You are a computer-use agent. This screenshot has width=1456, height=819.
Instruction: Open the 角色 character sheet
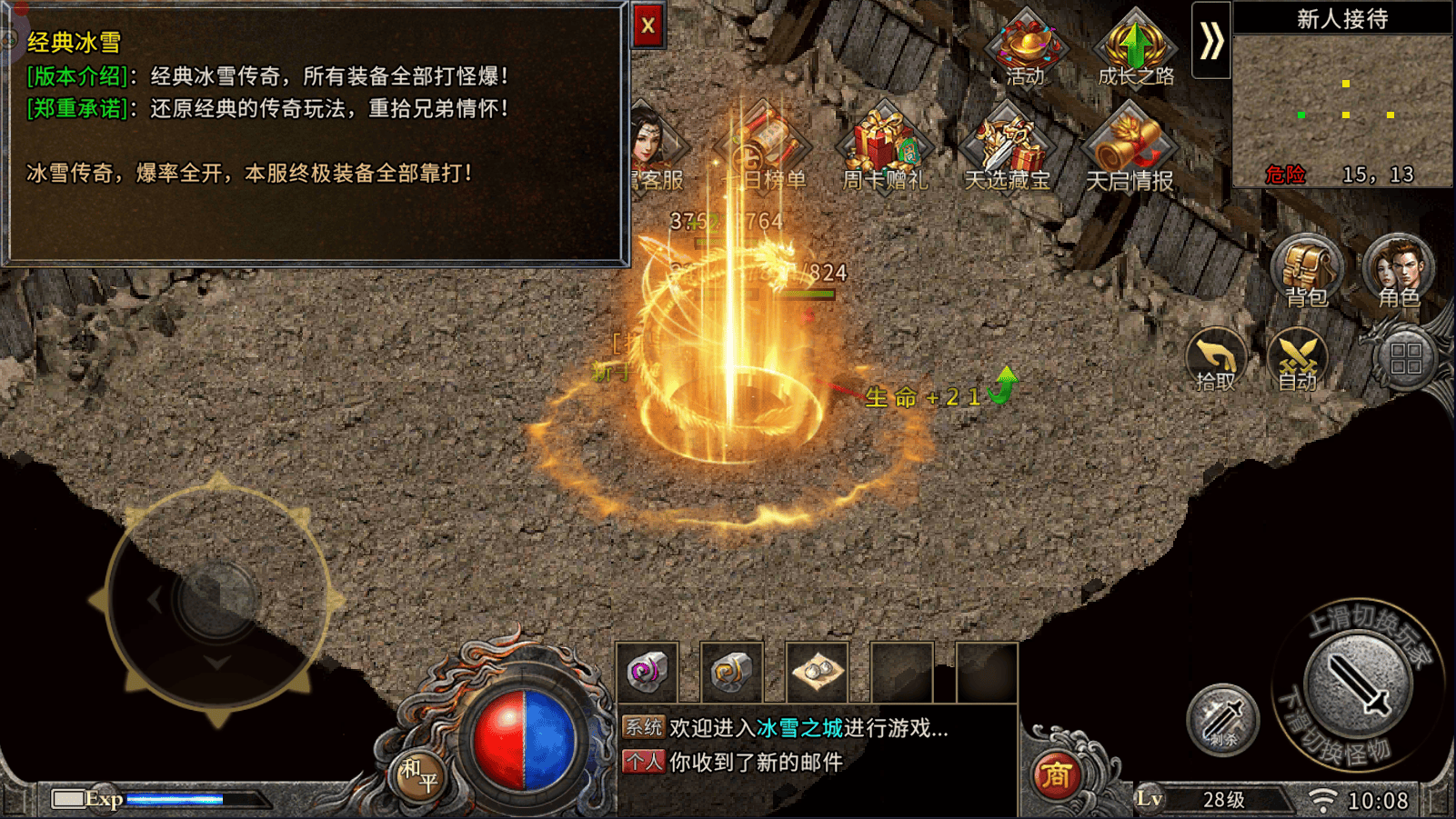pos(1398,270)
